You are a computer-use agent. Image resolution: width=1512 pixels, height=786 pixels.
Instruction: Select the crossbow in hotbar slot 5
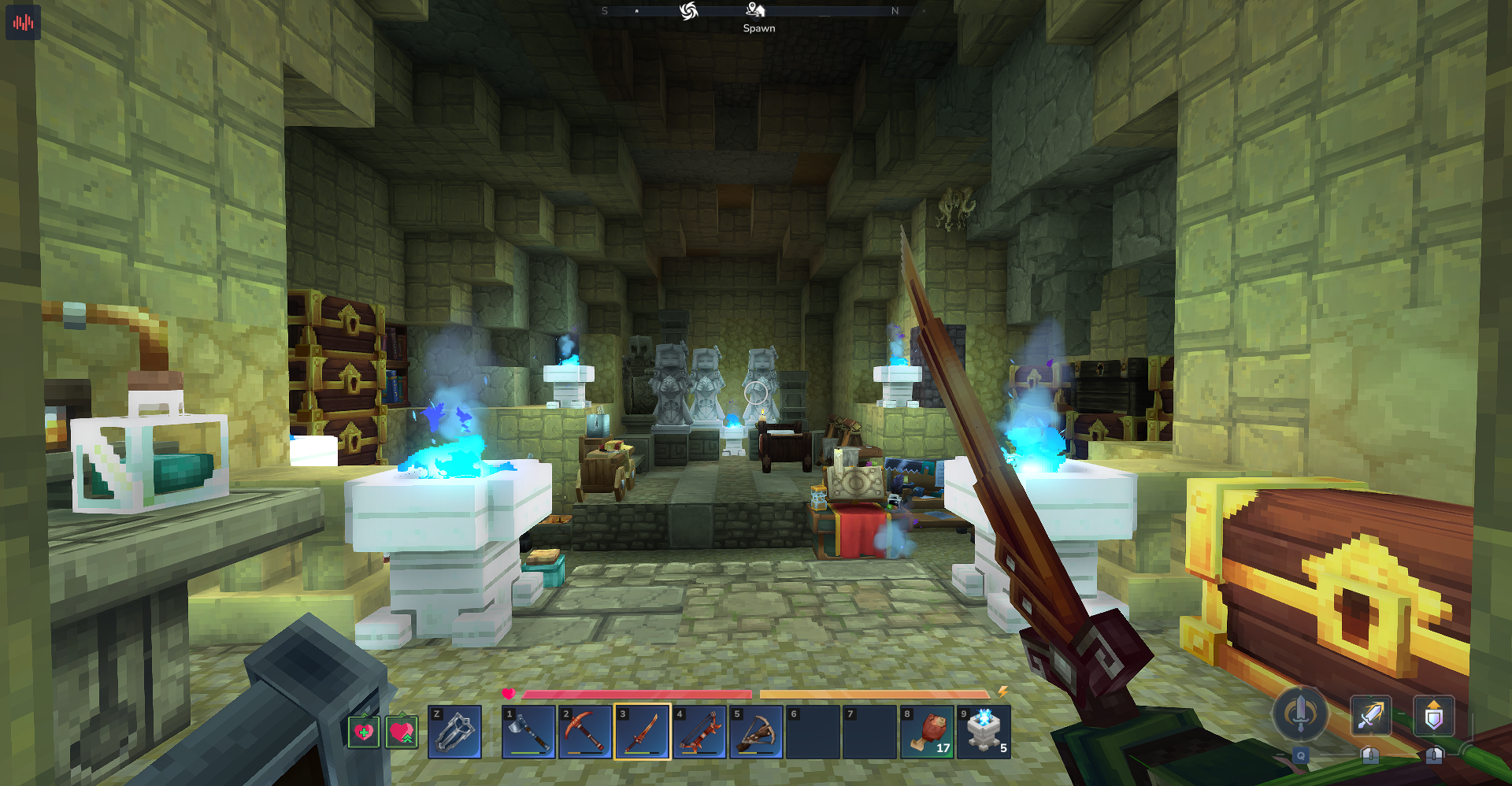(756, 732)
